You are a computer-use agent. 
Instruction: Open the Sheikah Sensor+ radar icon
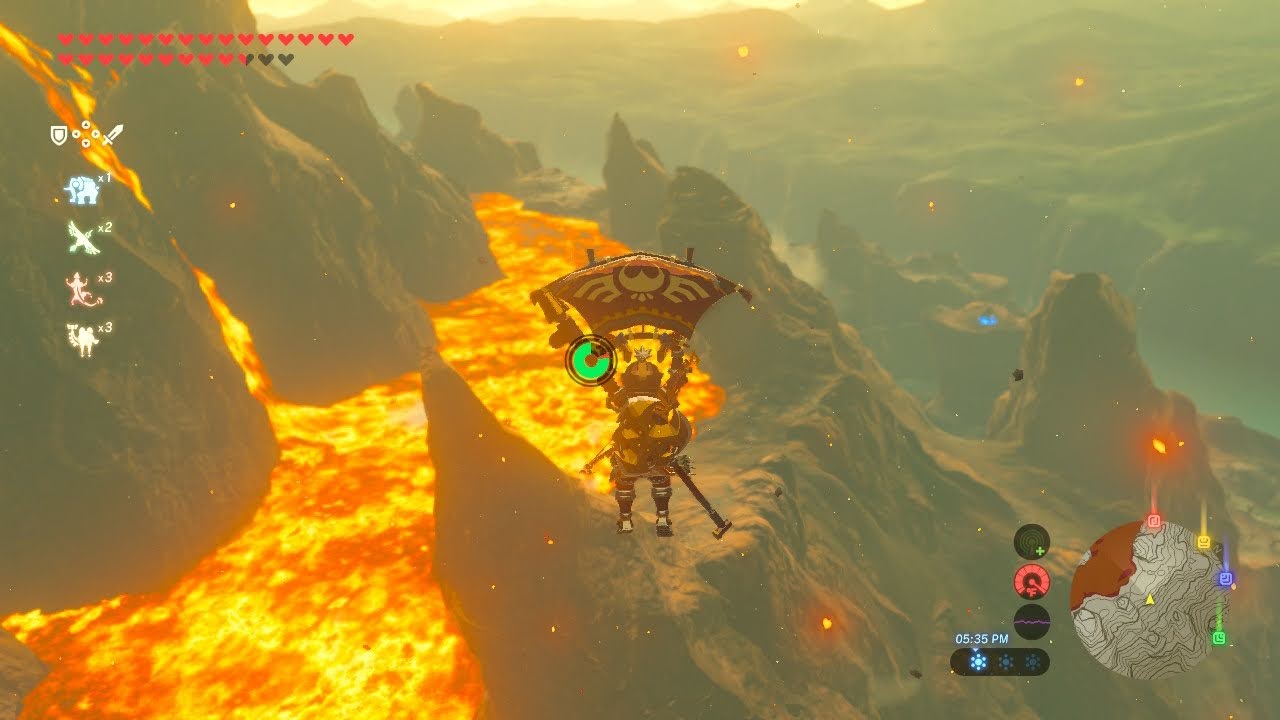coord(1032,542)
